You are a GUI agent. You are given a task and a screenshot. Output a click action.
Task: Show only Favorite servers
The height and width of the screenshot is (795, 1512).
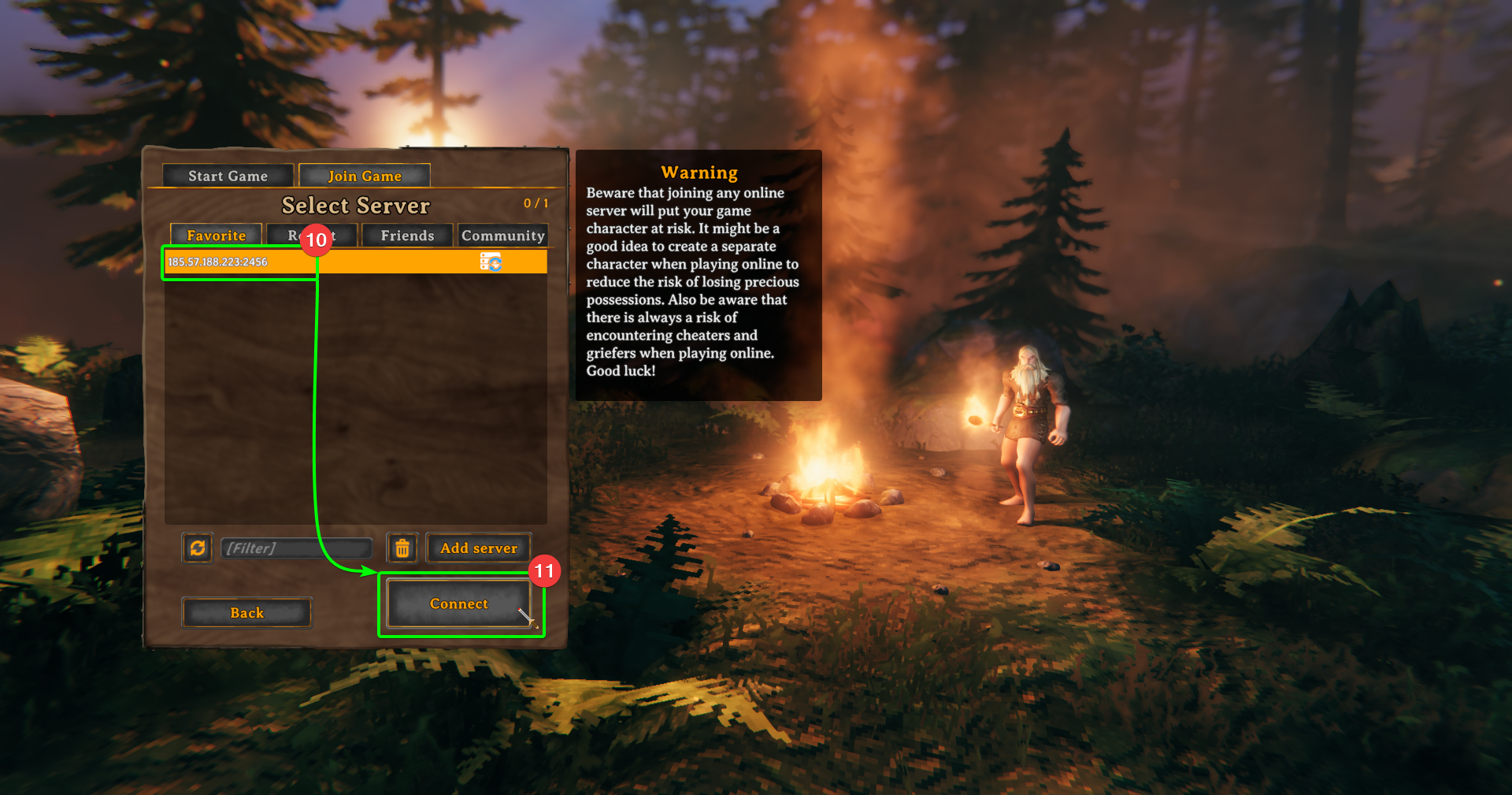pos(215,235)
